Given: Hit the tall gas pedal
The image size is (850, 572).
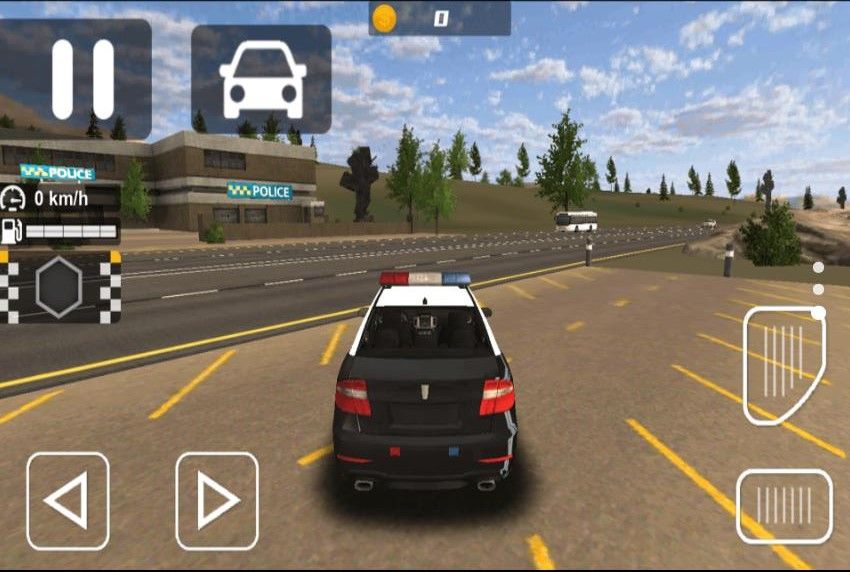Looking at the screenshot, I should click(783, 365).
